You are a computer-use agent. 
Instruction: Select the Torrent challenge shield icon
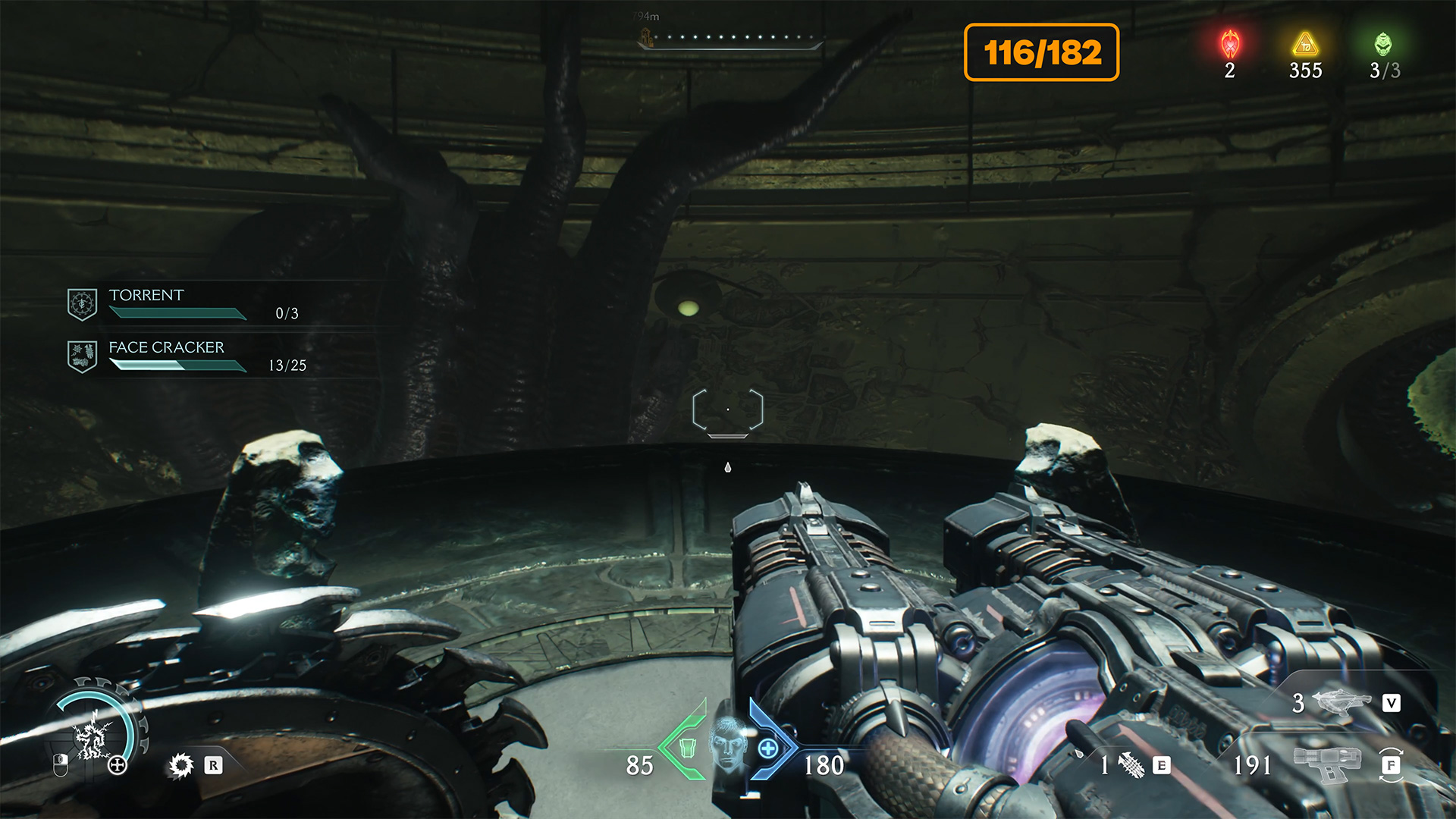(82, 304)
